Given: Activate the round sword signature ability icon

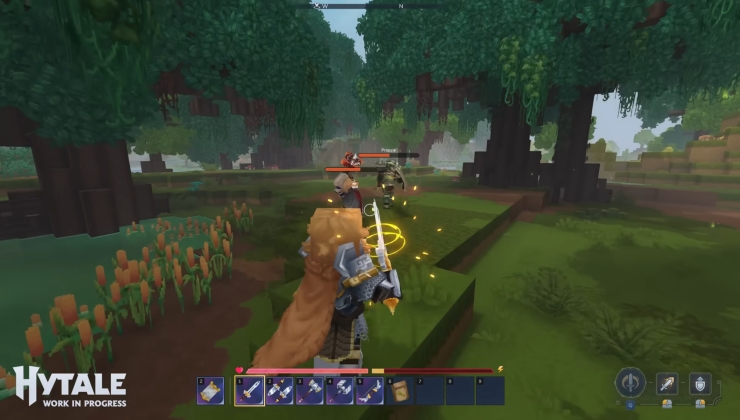Looking at the screenshot, I should (x=630, y=382).
